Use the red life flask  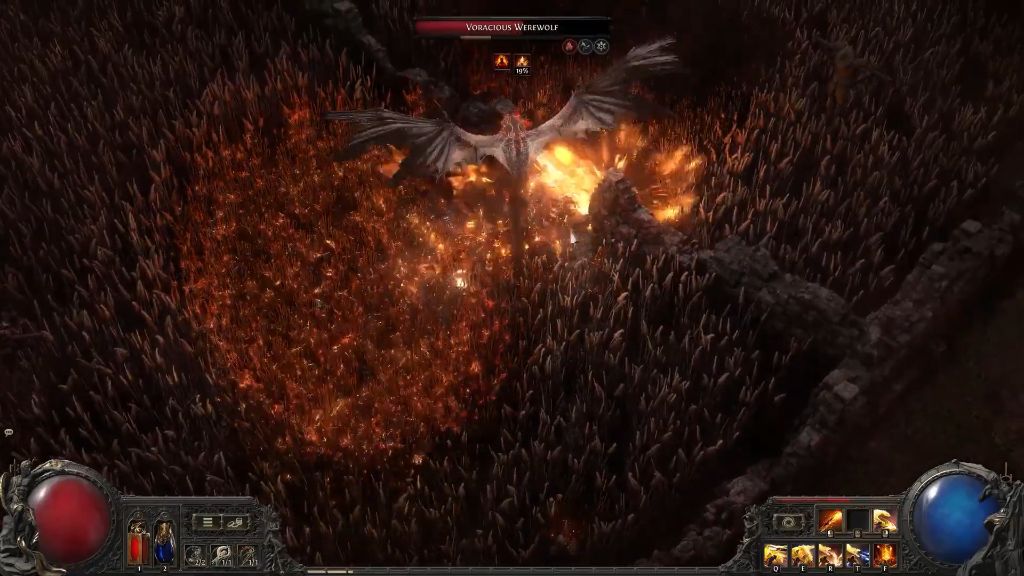point(138,543)
